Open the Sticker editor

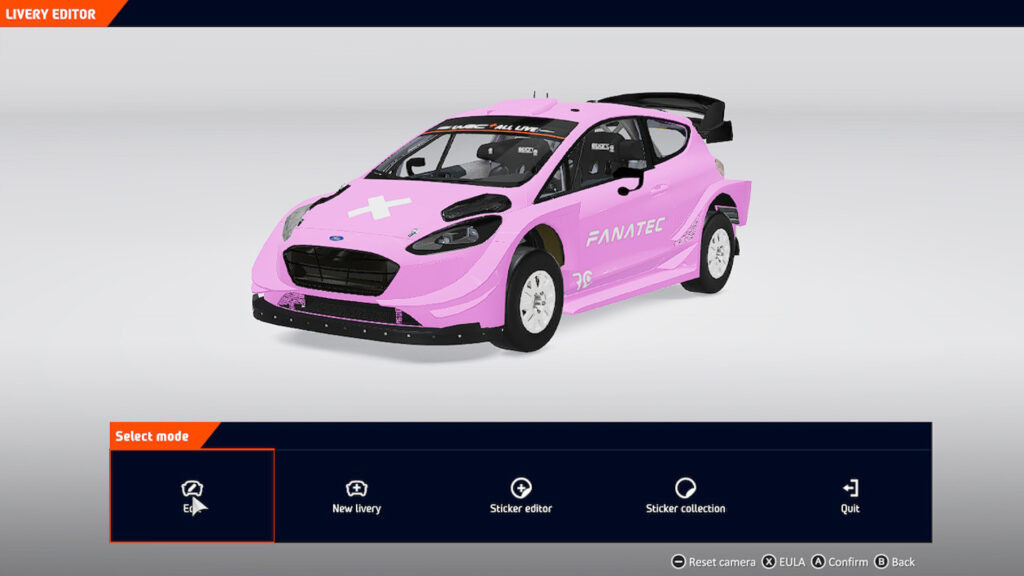[x=521, y=496]
